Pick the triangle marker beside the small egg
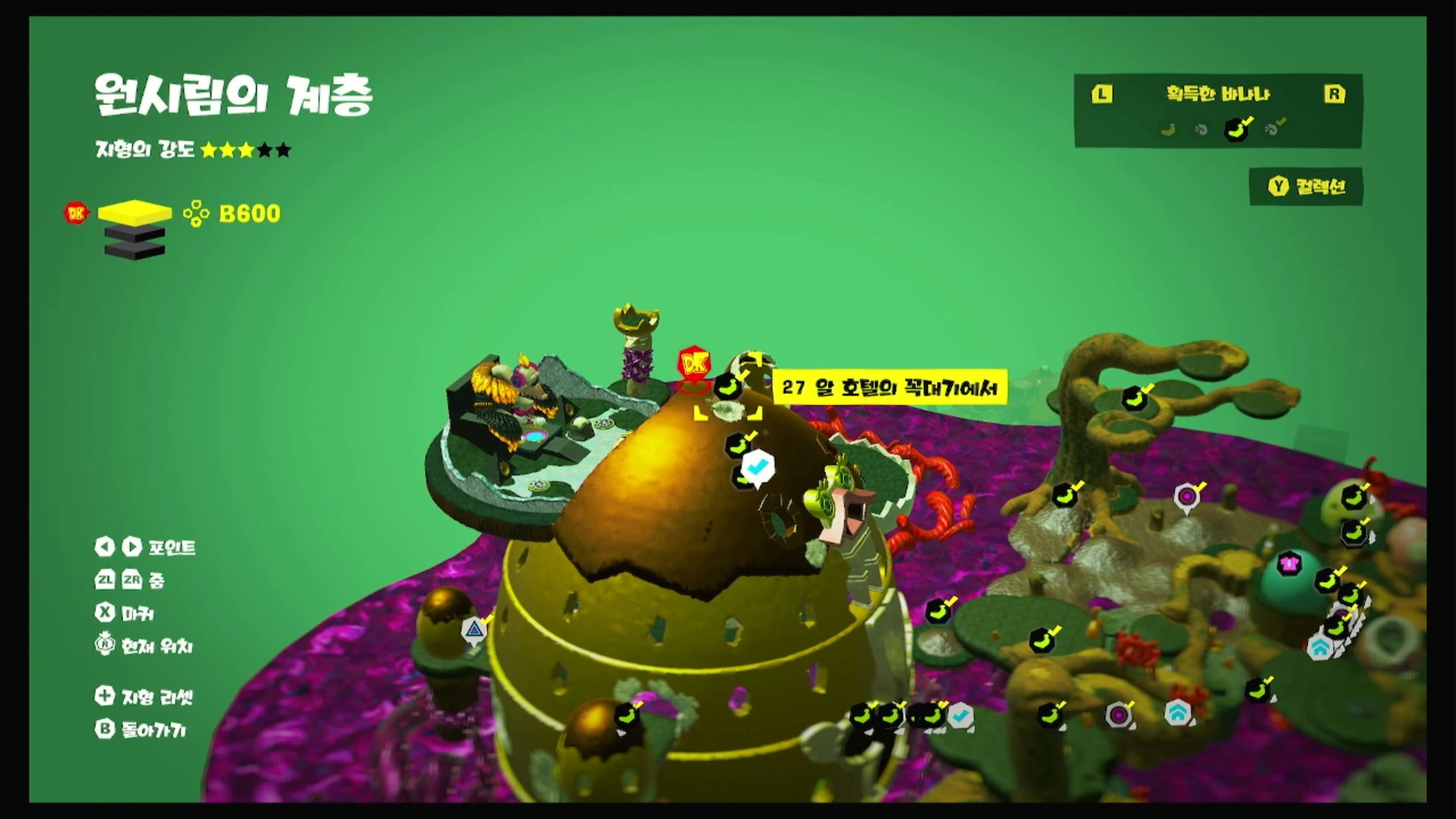The image size is (1456, 819). click(473, 630)
